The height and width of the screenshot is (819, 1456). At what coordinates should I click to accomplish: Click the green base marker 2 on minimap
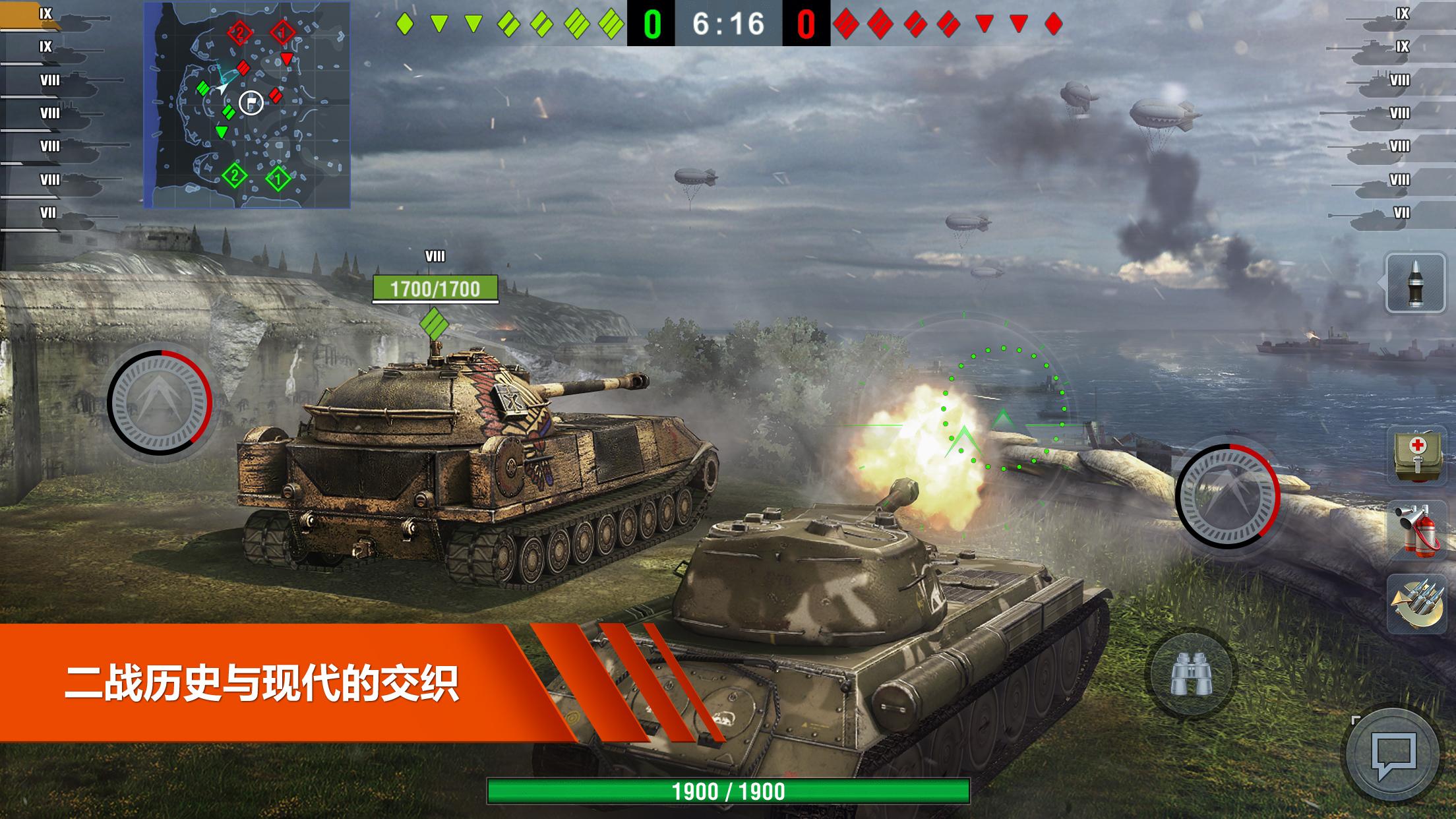tap(235, 175)
